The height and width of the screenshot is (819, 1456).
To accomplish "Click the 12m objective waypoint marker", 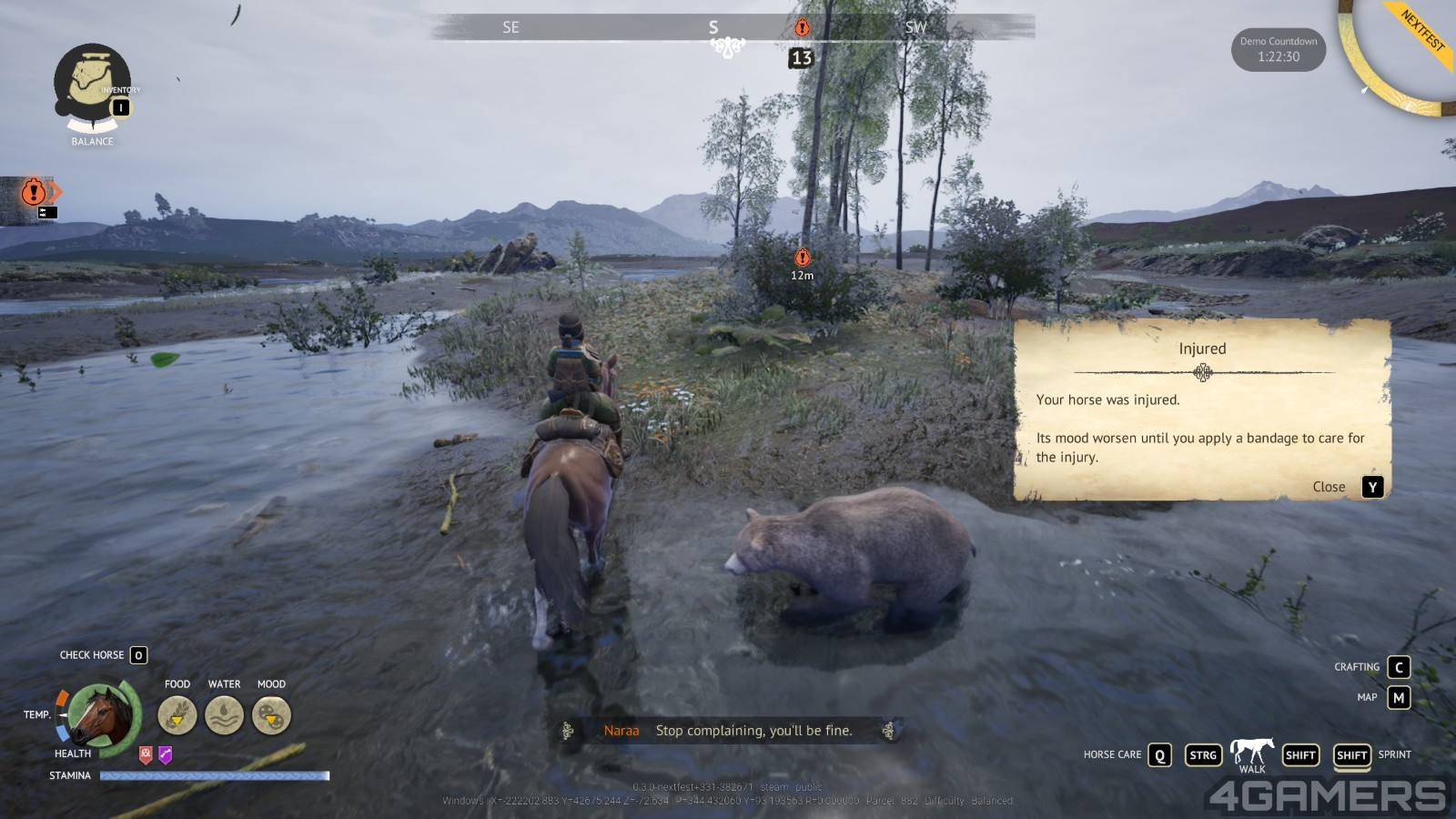I will tap(802, 258).
